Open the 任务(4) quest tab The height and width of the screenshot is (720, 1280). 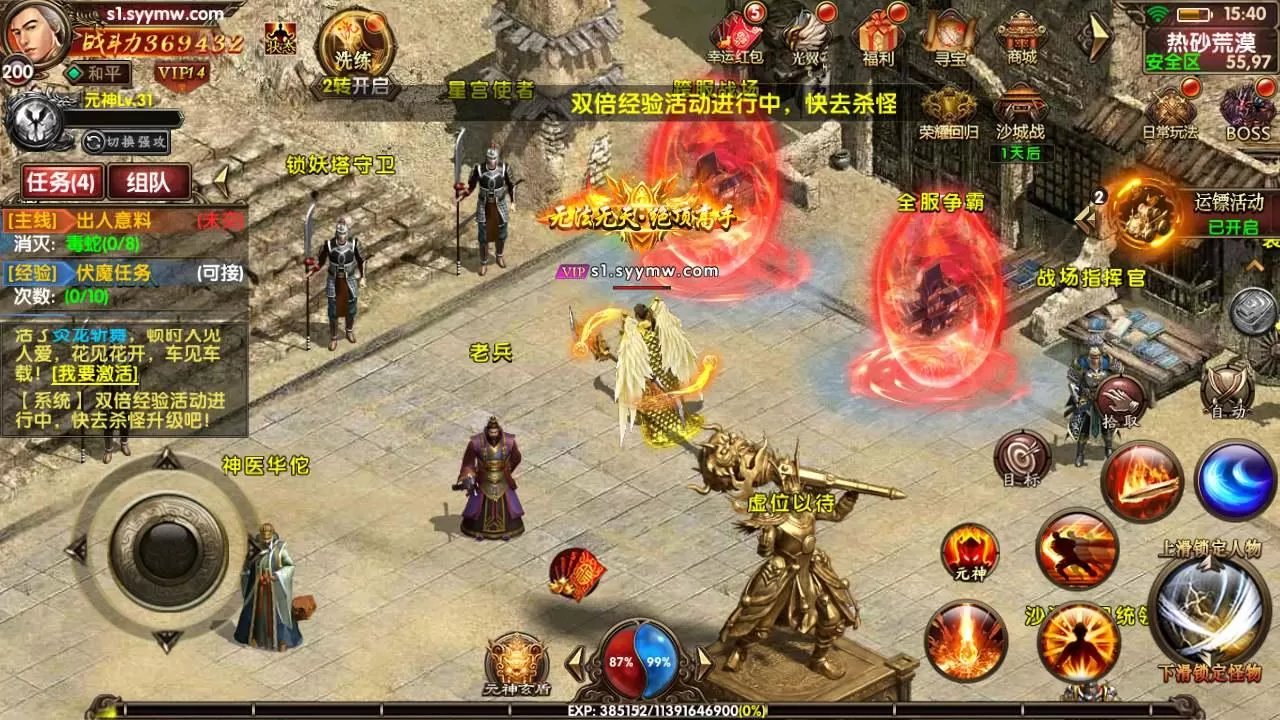[x=62, y=181]
